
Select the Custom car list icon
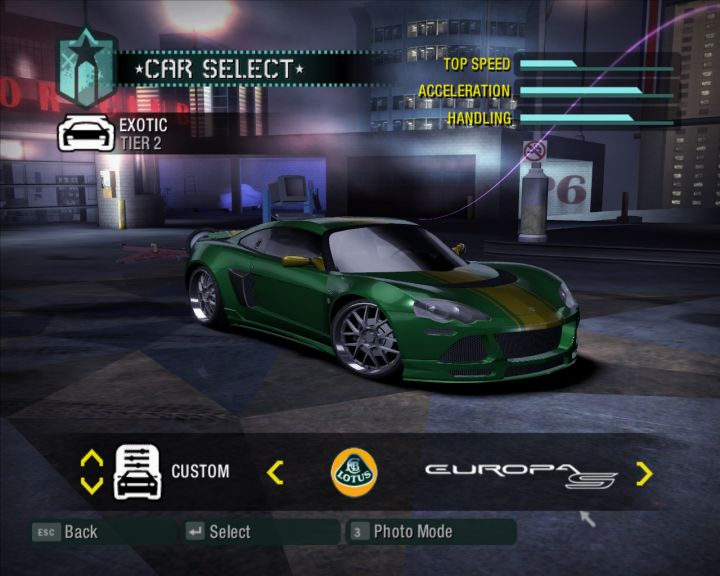click(x=137, y=472)
